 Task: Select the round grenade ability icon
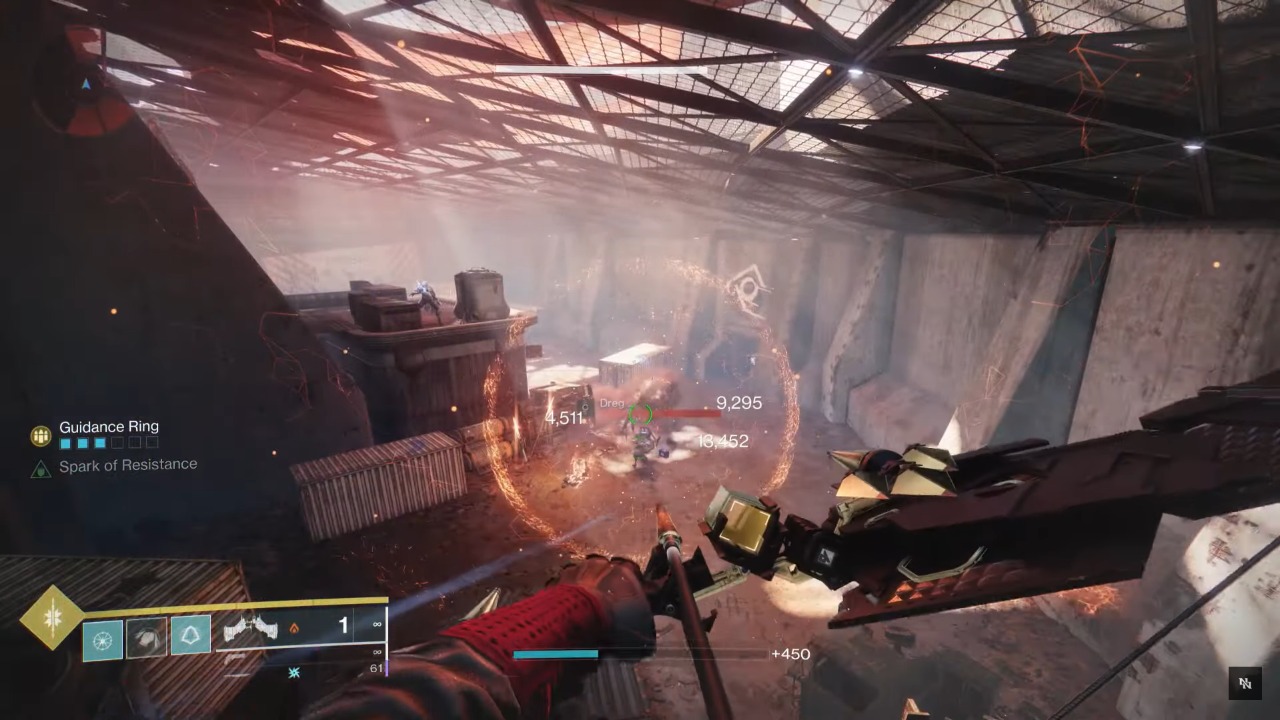pos(102,638)
